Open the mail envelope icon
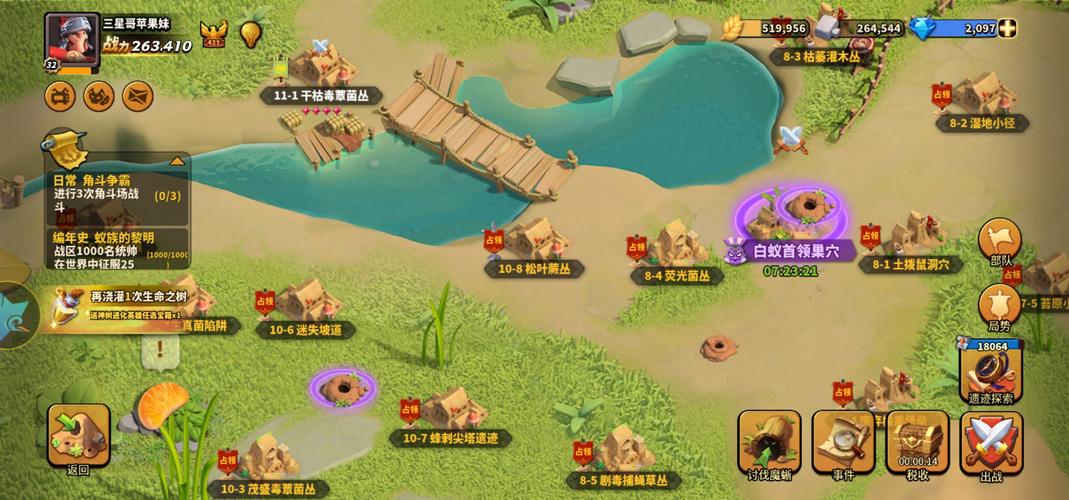Screen dimensions: 1069x500 pyautogui.click(x=137, y=96)
